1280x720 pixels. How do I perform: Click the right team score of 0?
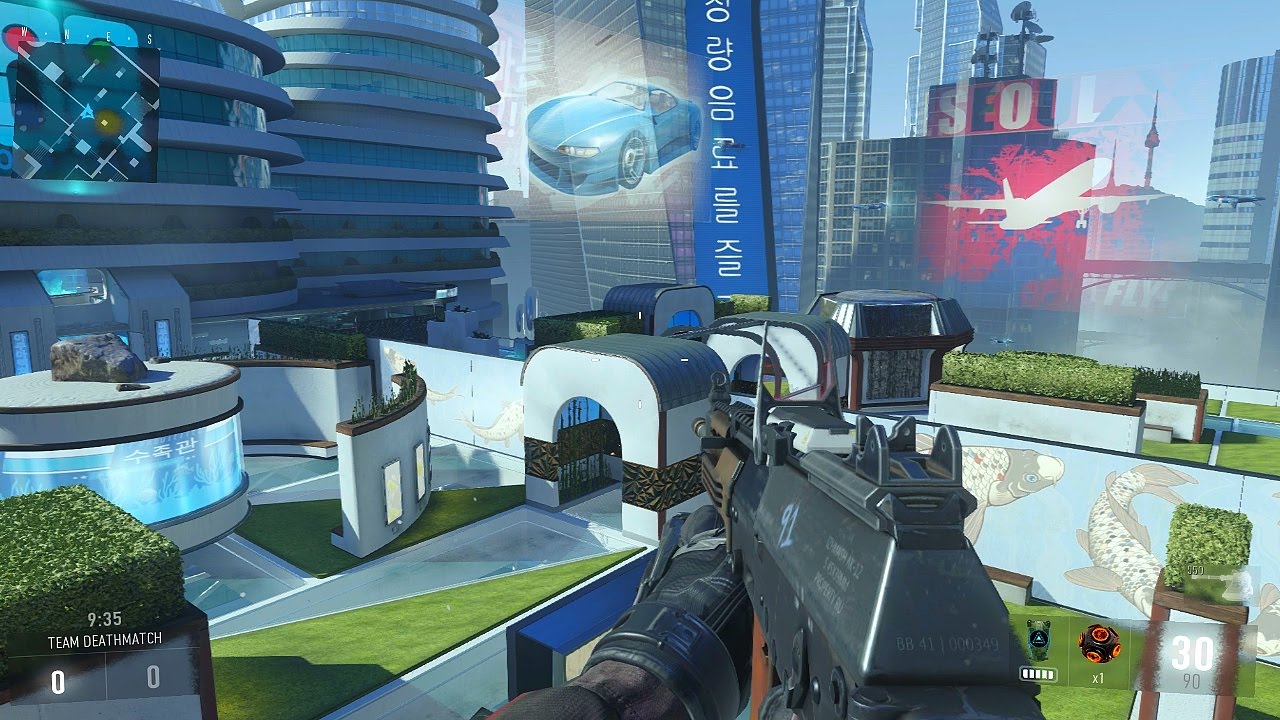(x=154, y=675)
